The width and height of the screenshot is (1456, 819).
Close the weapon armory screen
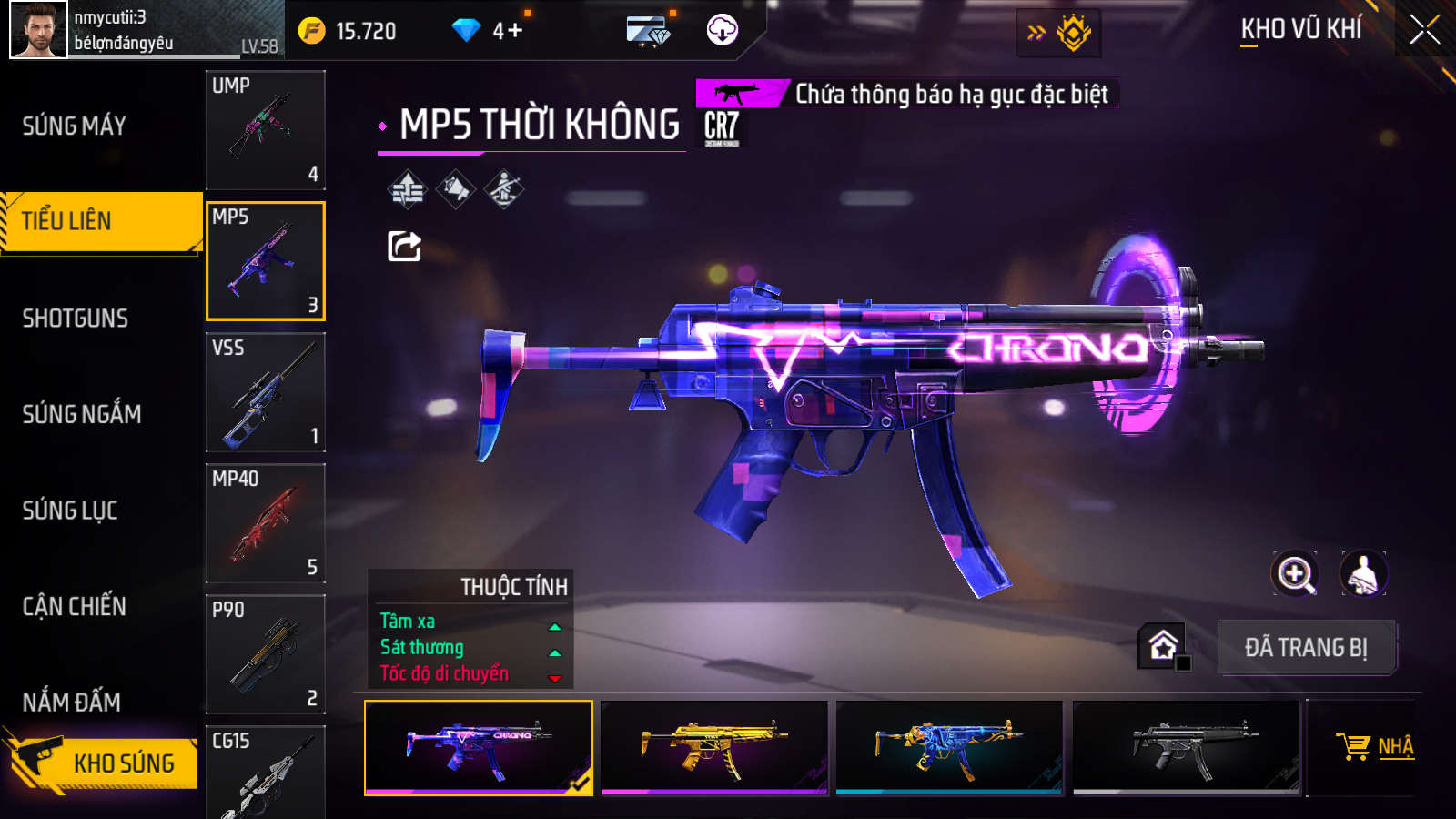pos(1424,30)
